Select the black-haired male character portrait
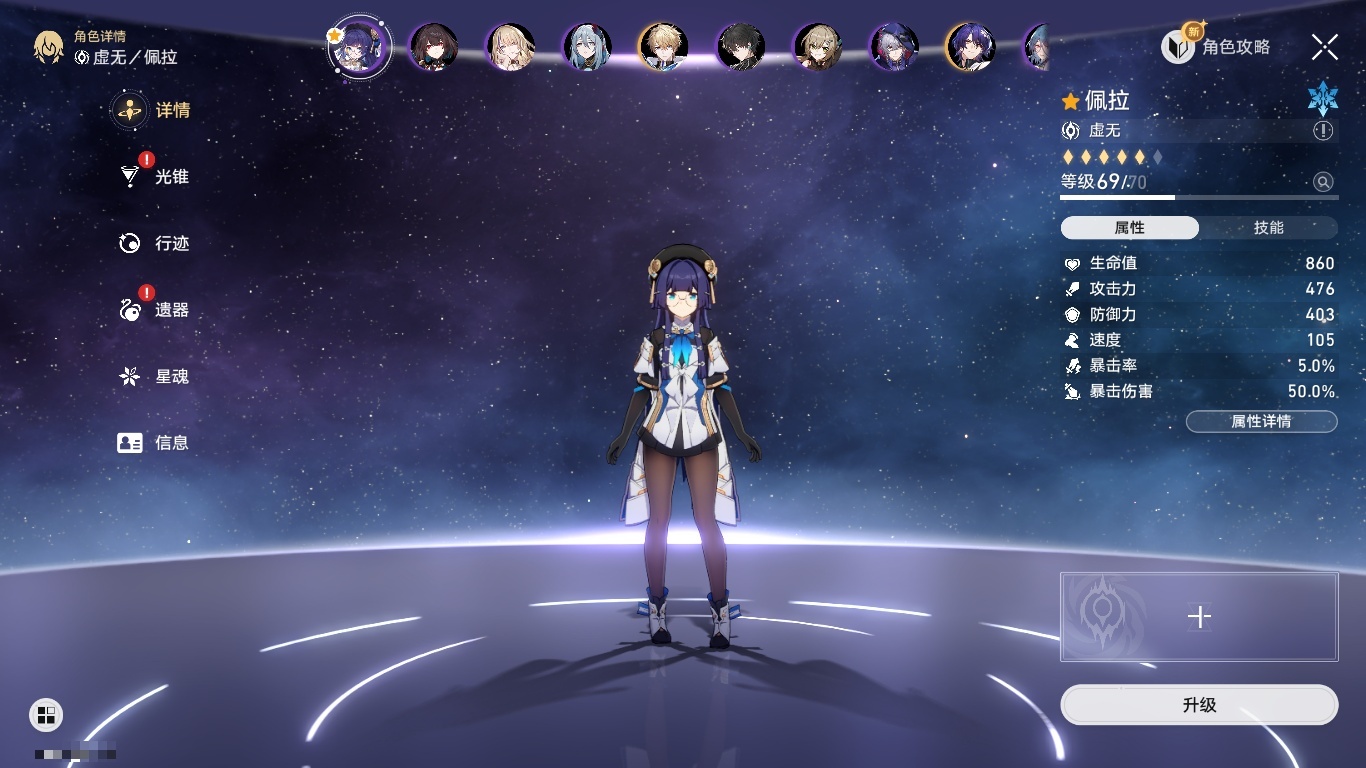Screen dimensions: 1366x768 click(741, 47)
